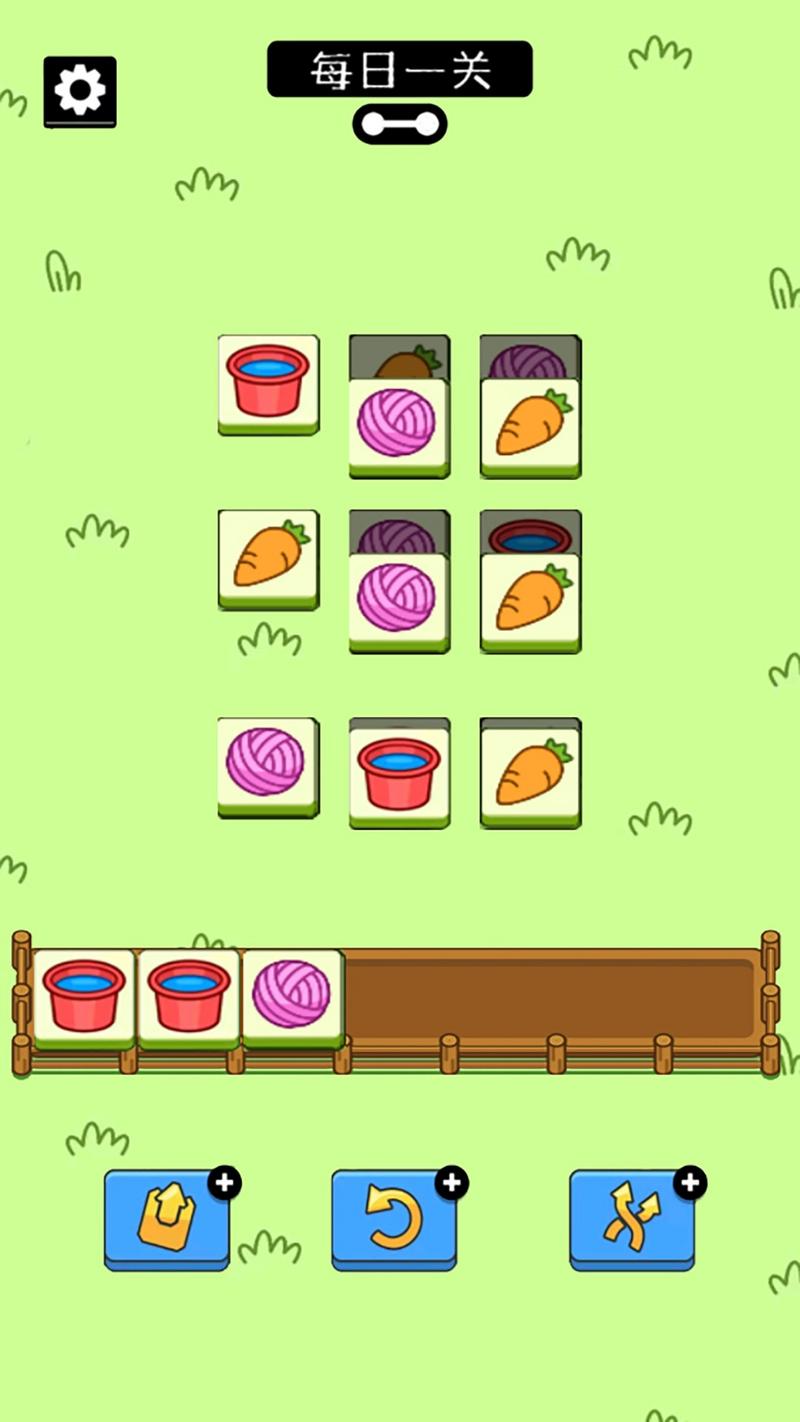The height and width of the screenshot is (1422, 800).
Task: Pick the yarn tile covering the brown tile
Action: [x=398, y=425]
